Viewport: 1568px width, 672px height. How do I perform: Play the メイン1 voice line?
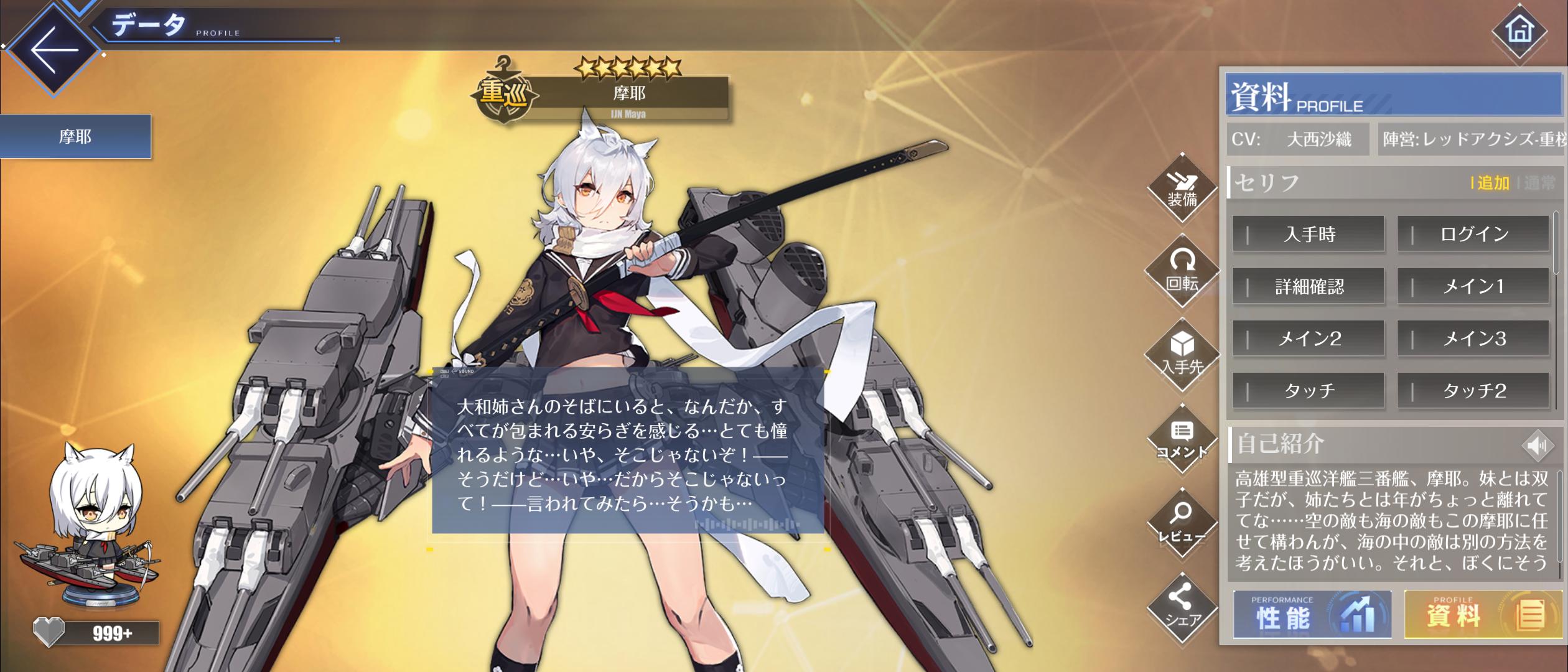pos(1473,287)
